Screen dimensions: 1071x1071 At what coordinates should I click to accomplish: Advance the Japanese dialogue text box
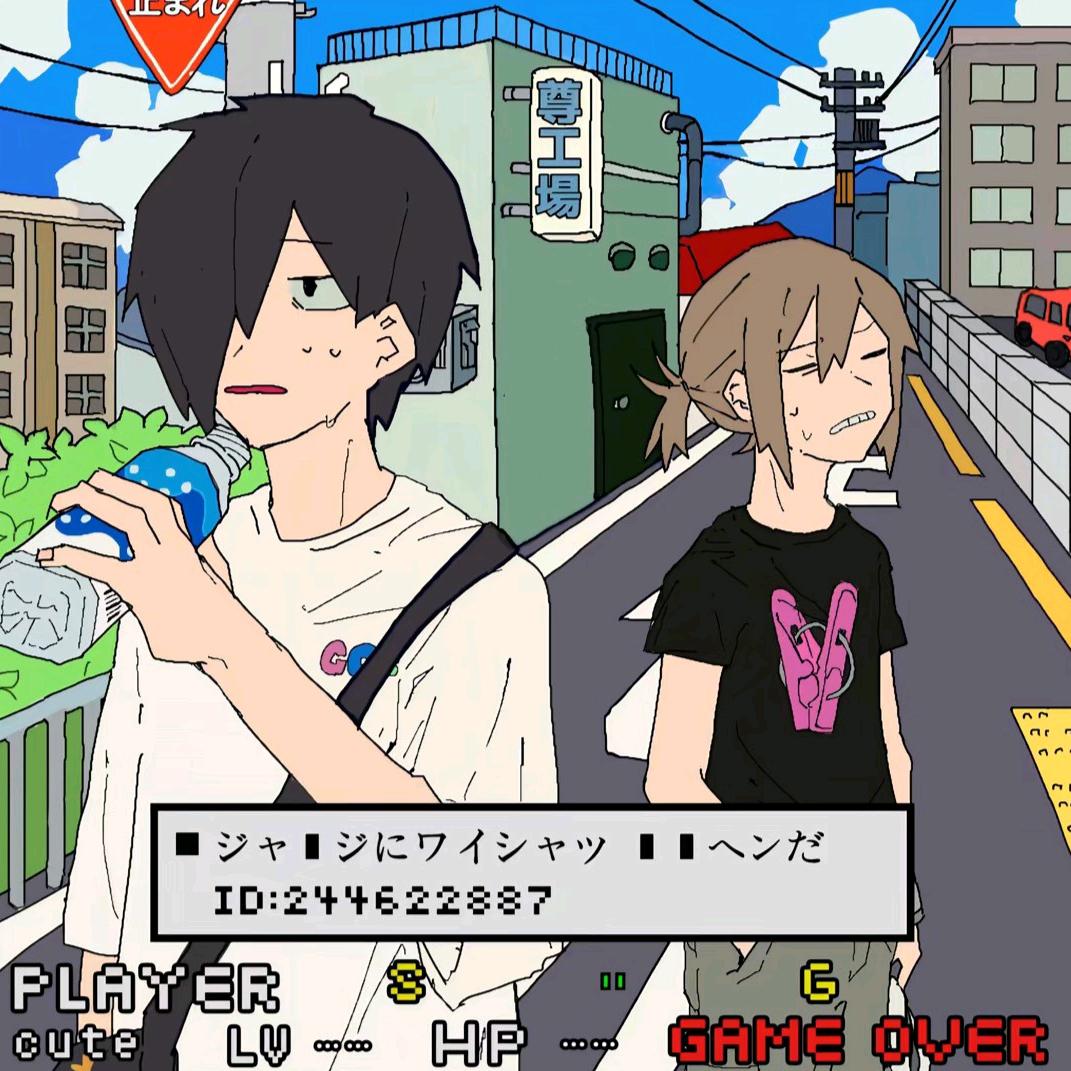[531, 871]
